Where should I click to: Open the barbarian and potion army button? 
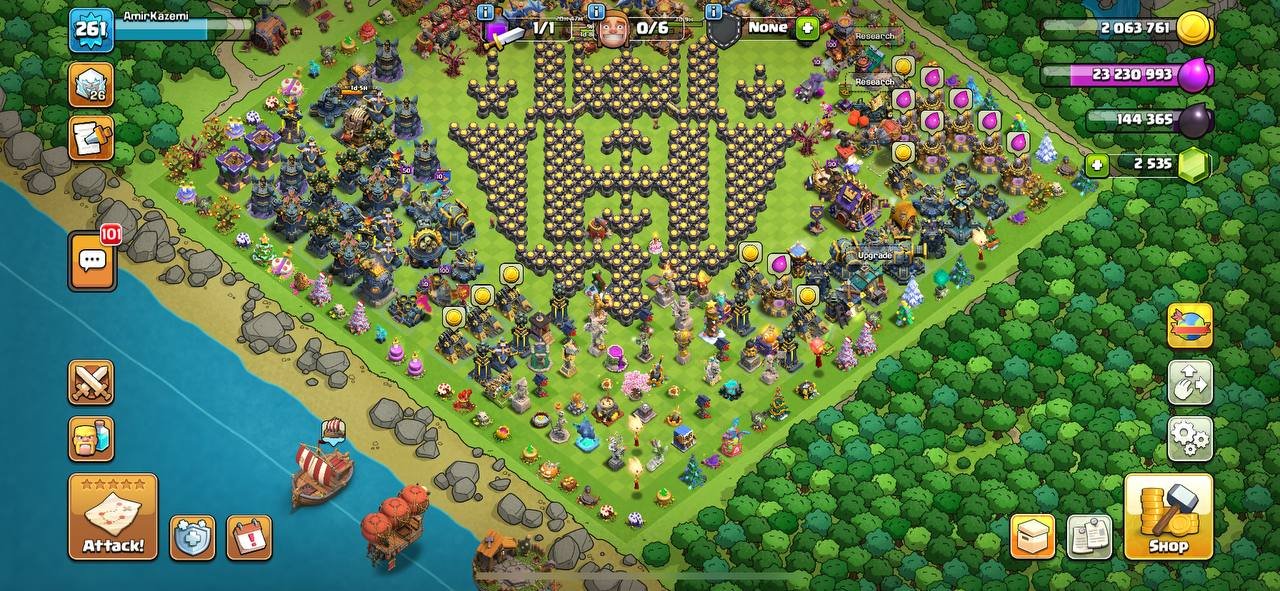pos(91,438)
